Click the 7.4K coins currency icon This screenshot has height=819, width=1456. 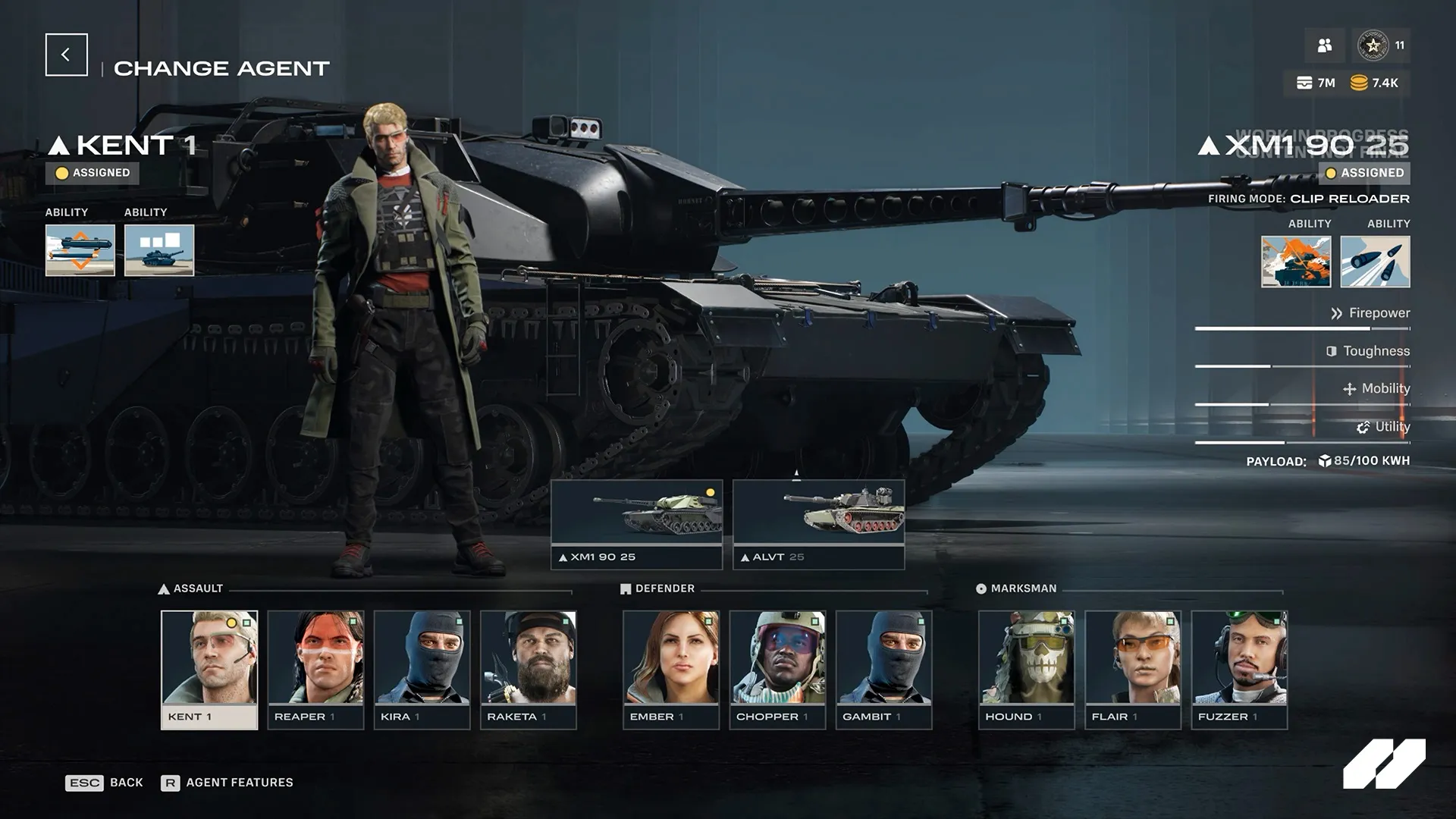point(1357,83)
